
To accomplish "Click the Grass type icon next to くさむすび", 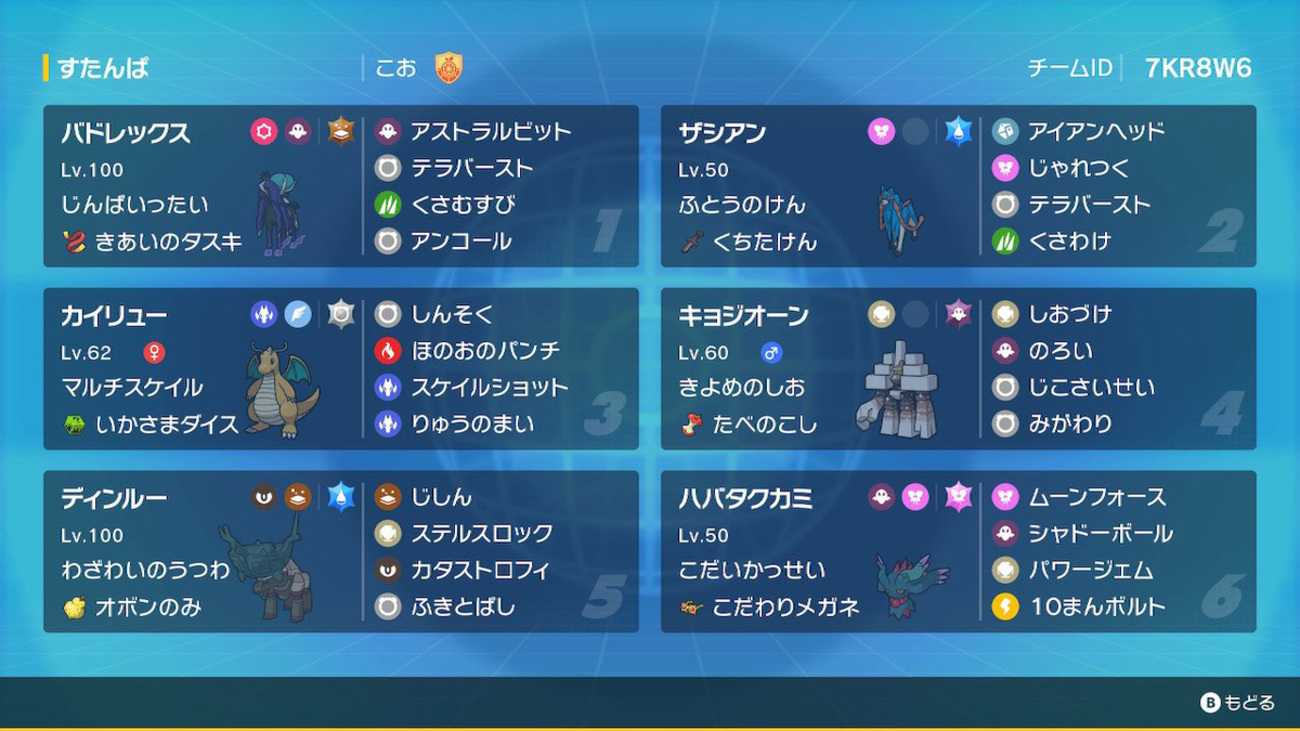I will [390, 204].
